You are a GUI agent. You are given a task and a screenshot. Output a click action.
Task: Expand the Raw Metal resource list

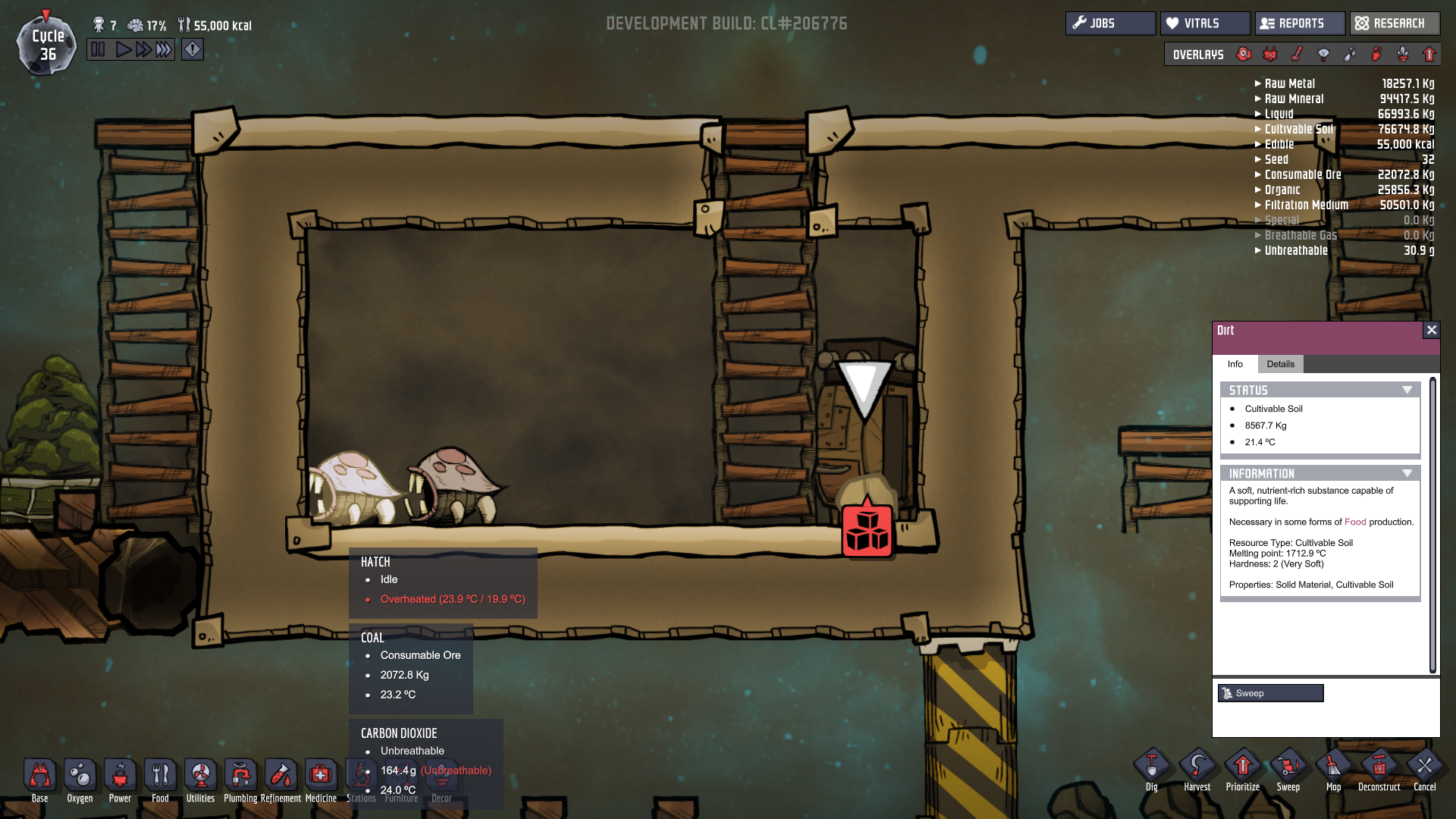coord(1258,83)
